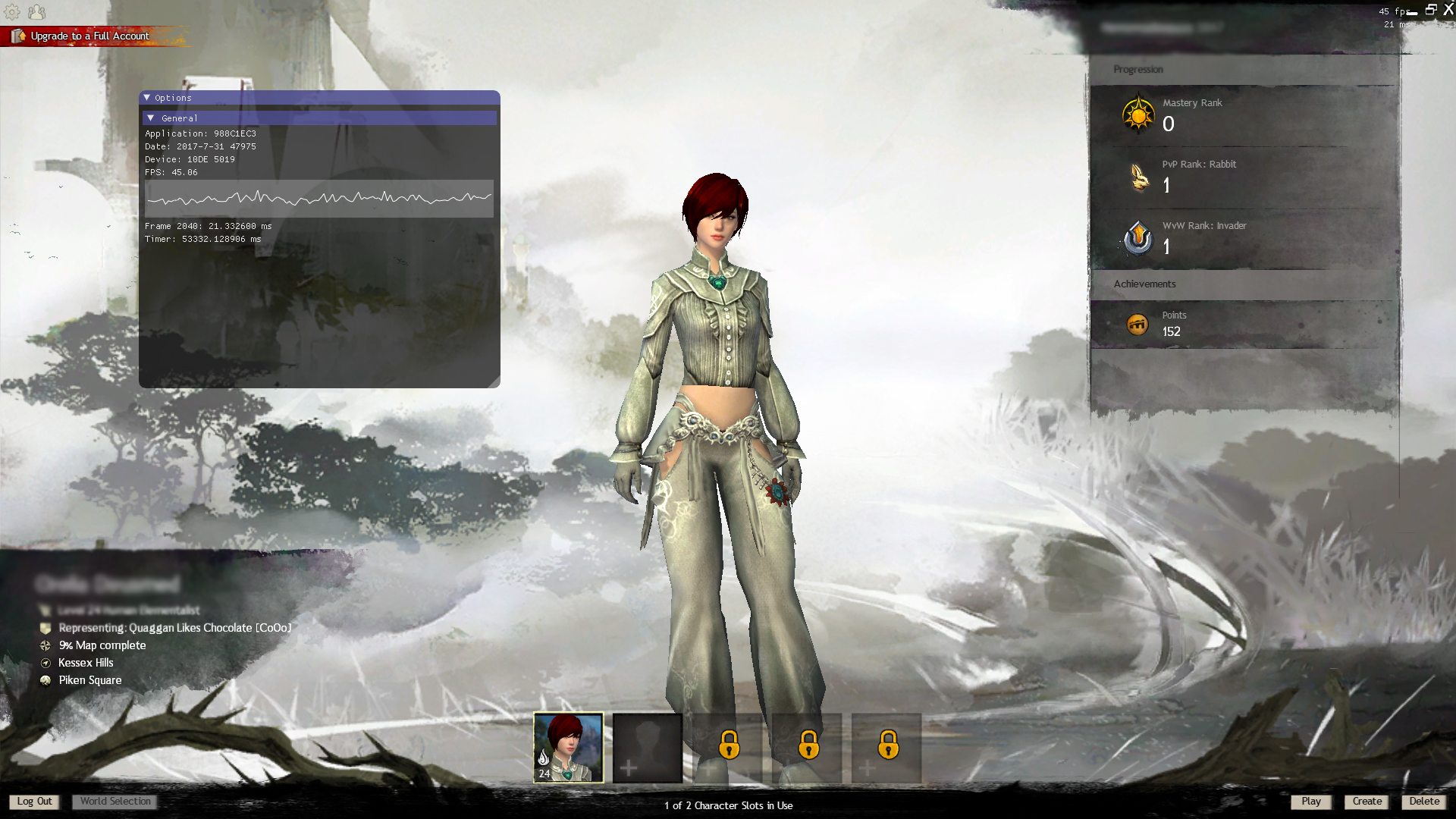The width and height of the screenshot is (1456, 819).
Task: Delete the selected character
Action: point(1423,802)
